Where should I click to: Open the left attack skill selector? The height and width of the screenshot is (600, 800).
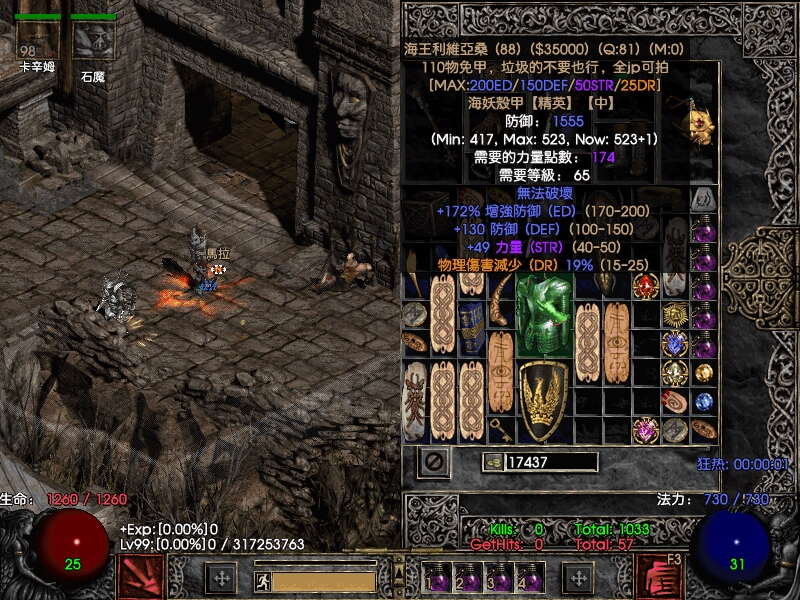point(140,577)
